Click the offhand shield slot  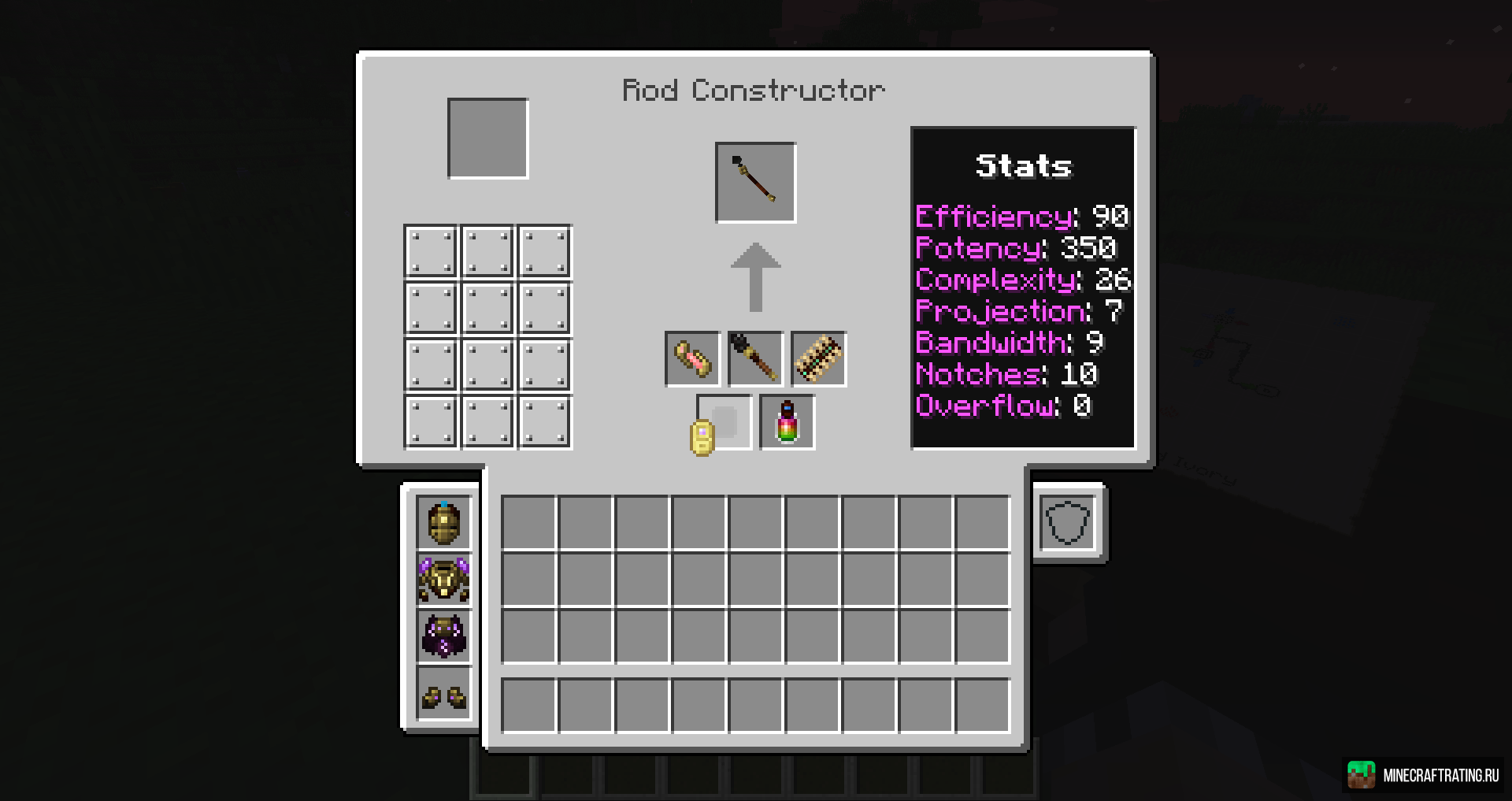pyautogui.click(x=1068, y=522)
